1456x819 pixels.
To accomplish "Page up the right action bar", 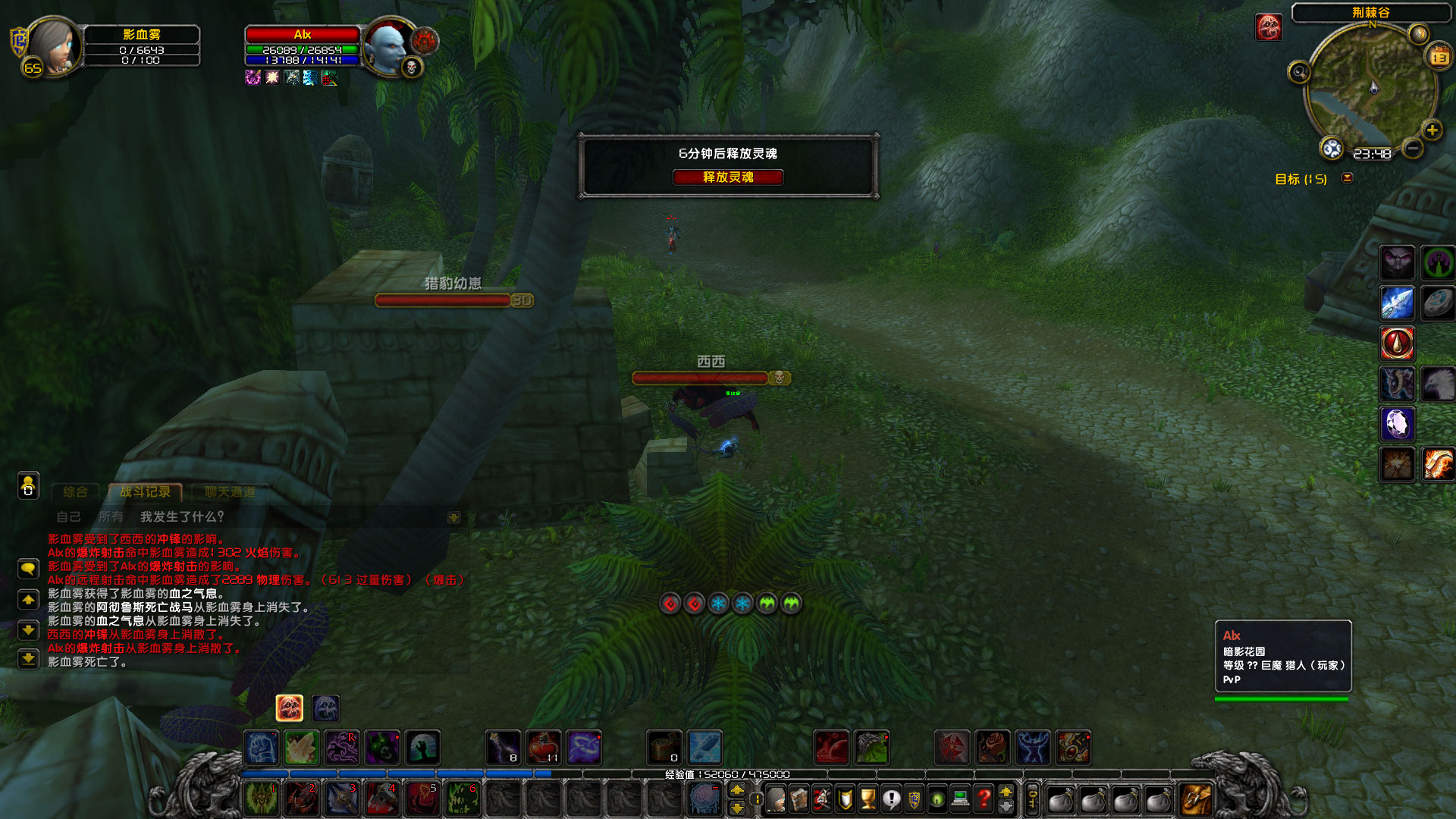I will [1006, 792].
